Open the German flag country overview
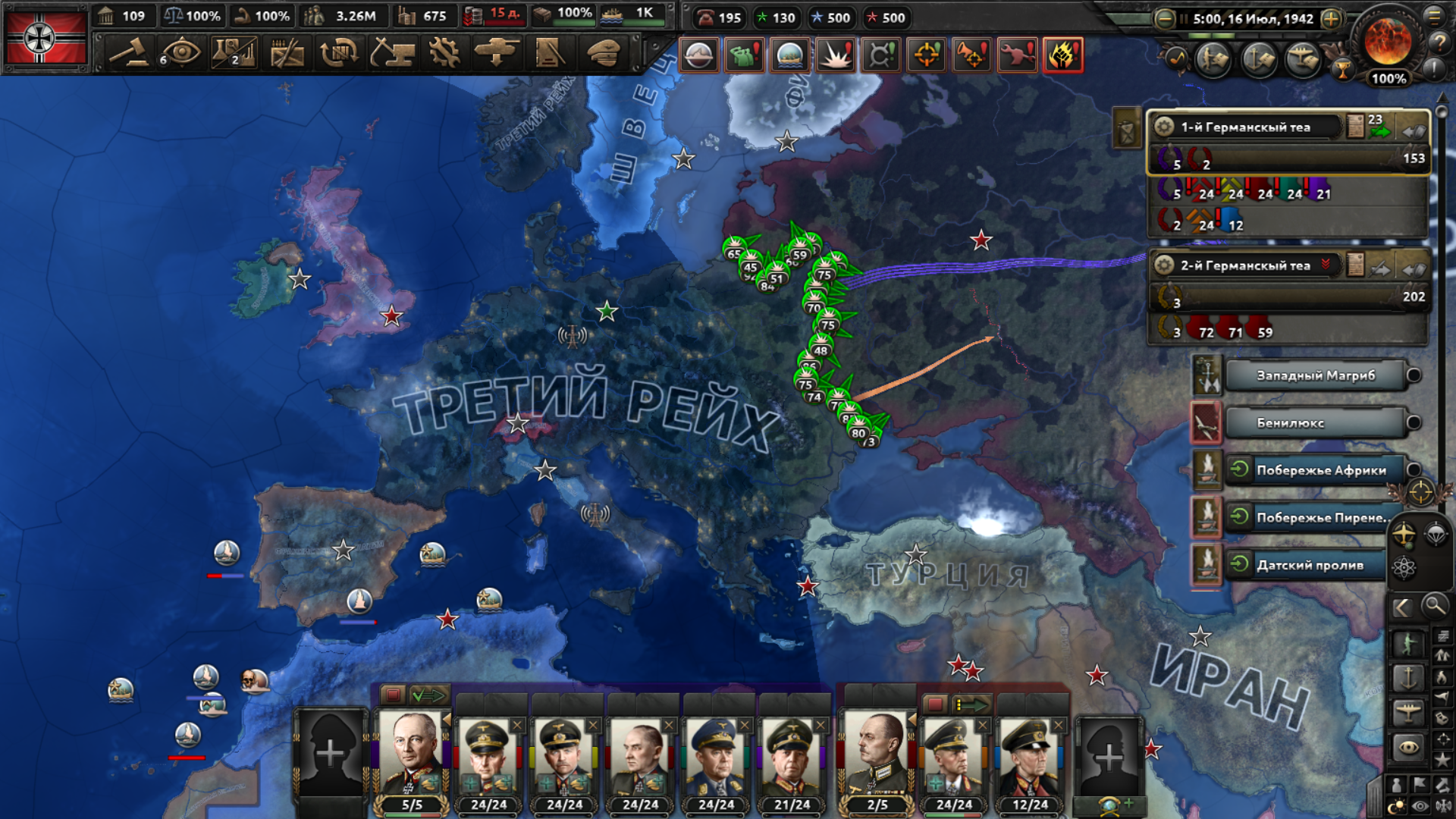Viewport: 1456px width, 819px height. pyautogui.click(x=45, y=38)
